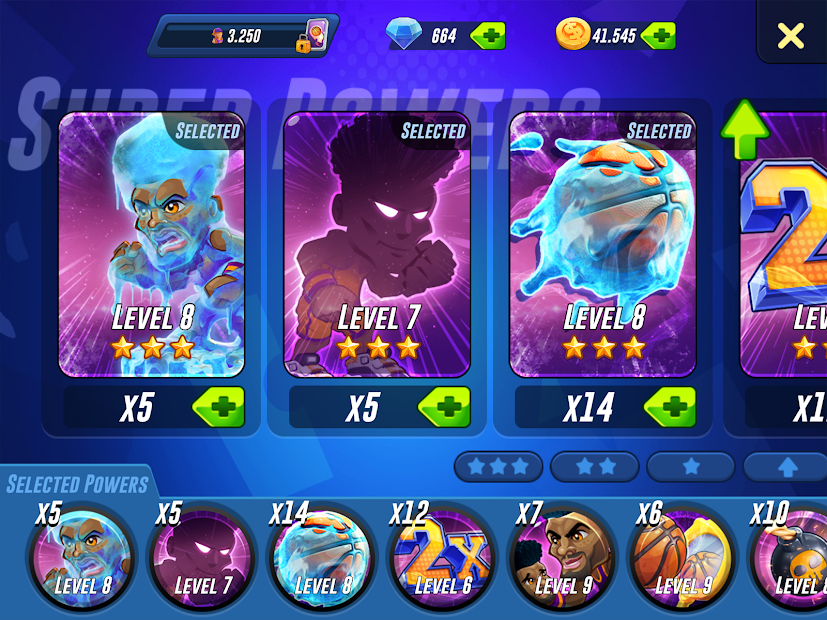Filter powers by one star
The height and width of the screenshot is (620, 827).
tap(690, 467)
